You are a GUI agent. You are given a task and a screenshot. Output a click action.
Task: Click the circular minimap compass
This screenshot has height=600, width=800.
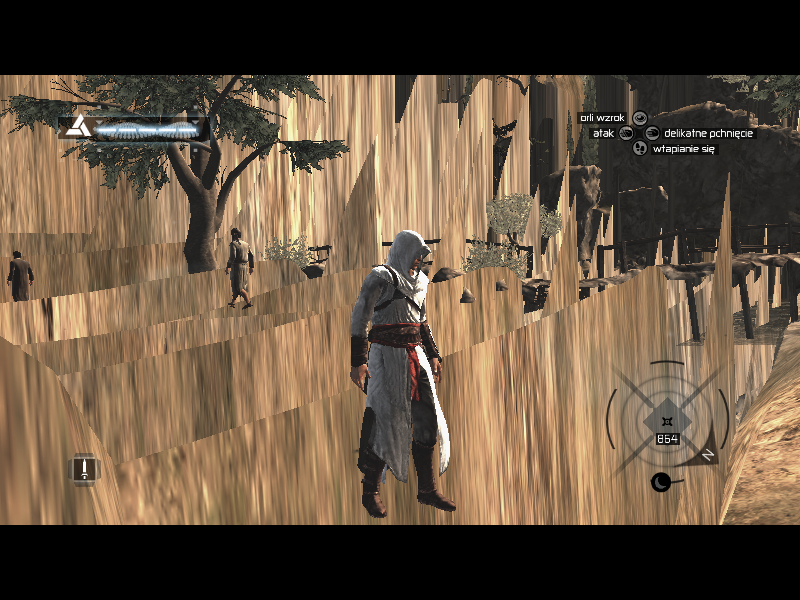point(665,418)
